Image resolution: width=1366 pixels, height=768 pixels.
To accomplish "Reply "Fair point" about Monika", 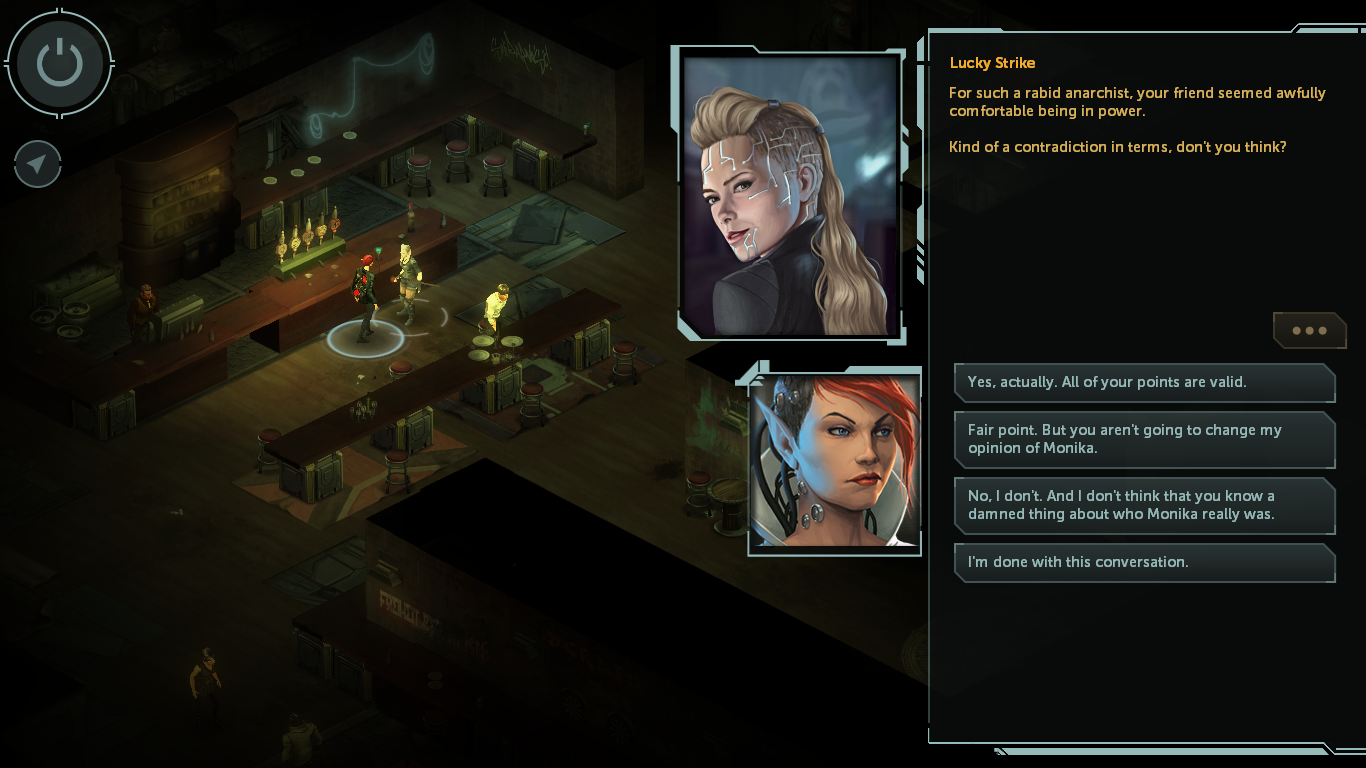I will click(x=1144, y=439).
